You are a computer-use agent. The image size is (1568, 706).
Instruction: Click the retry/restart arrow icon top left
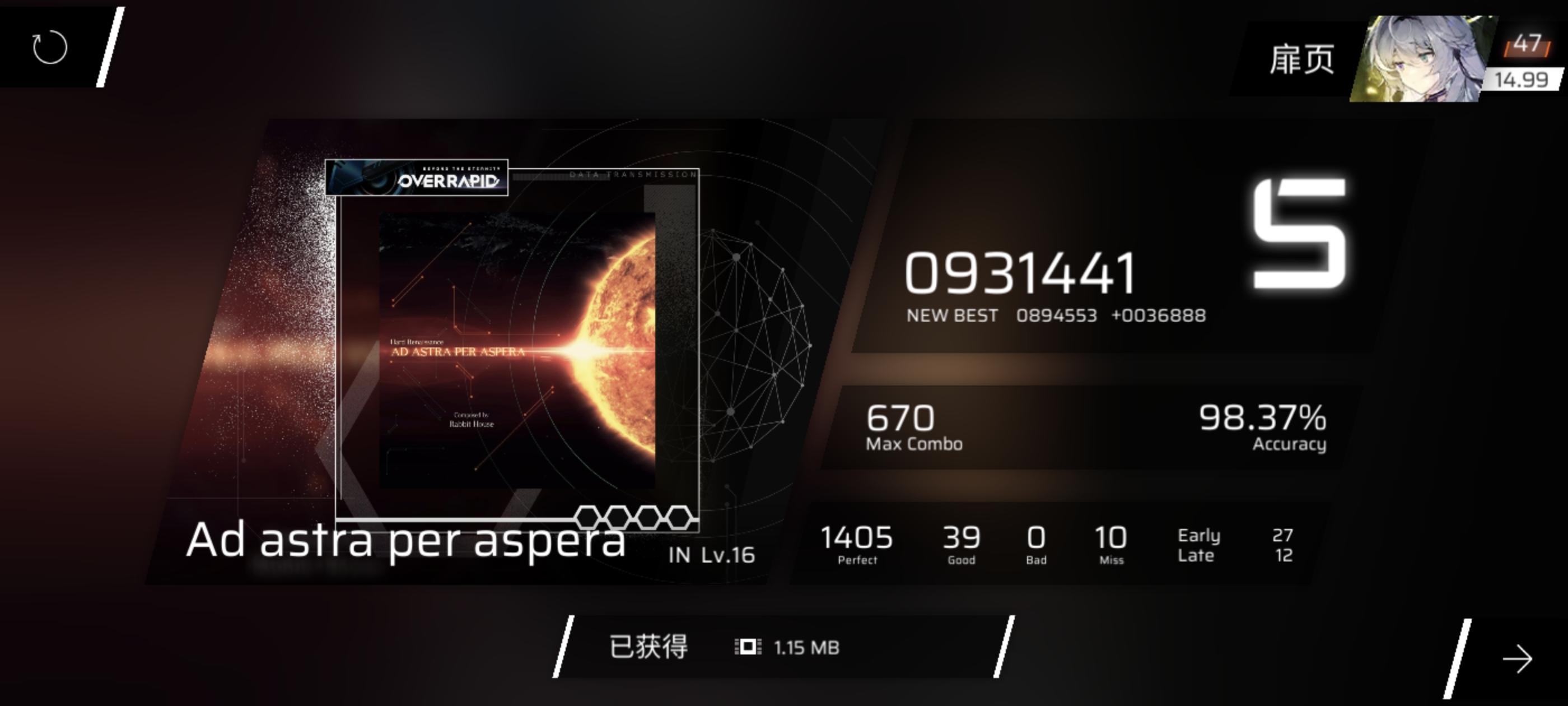click(49, 48)
